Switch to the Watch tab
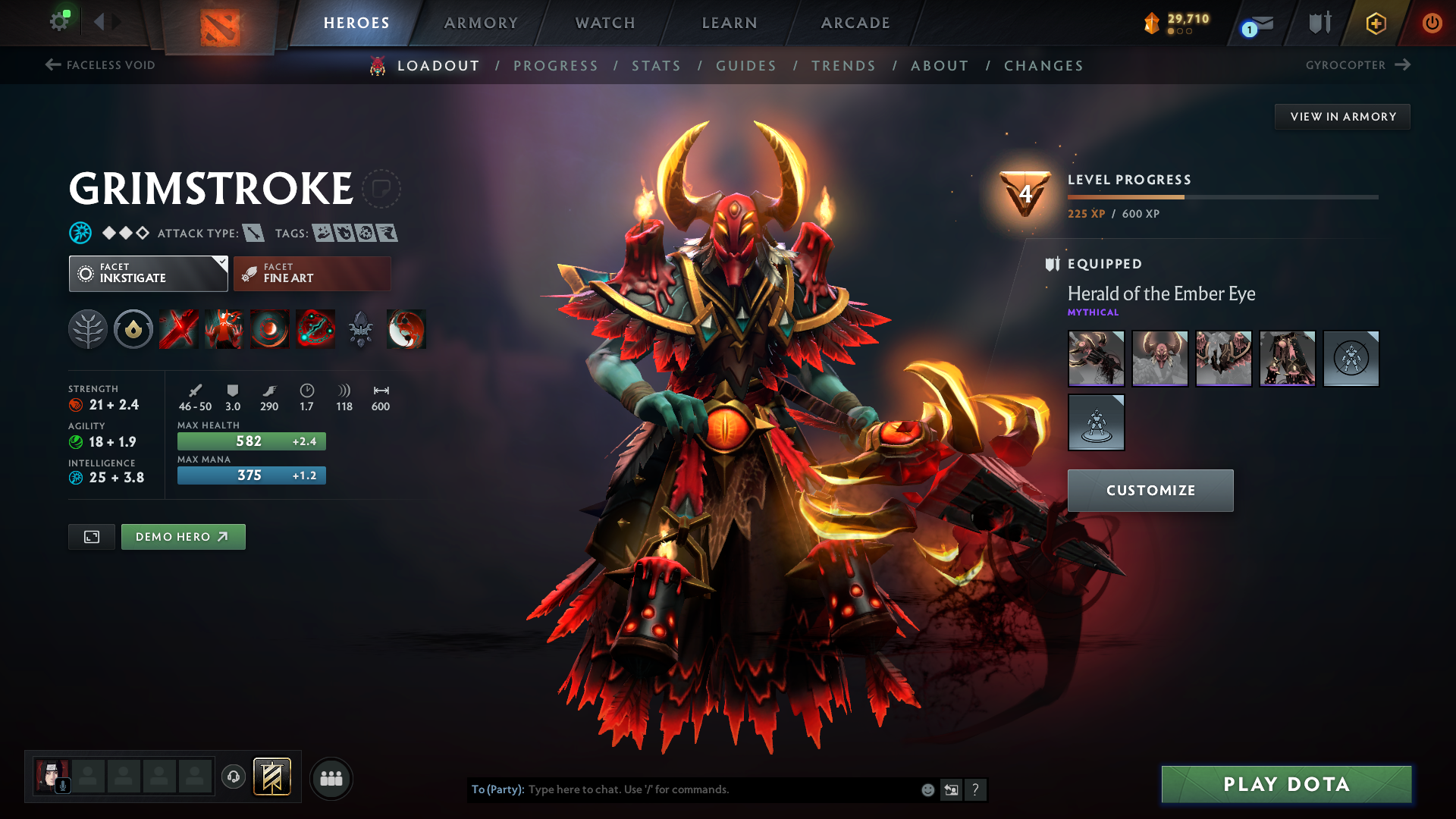1456x819 pixels. (x=605, y=23)
